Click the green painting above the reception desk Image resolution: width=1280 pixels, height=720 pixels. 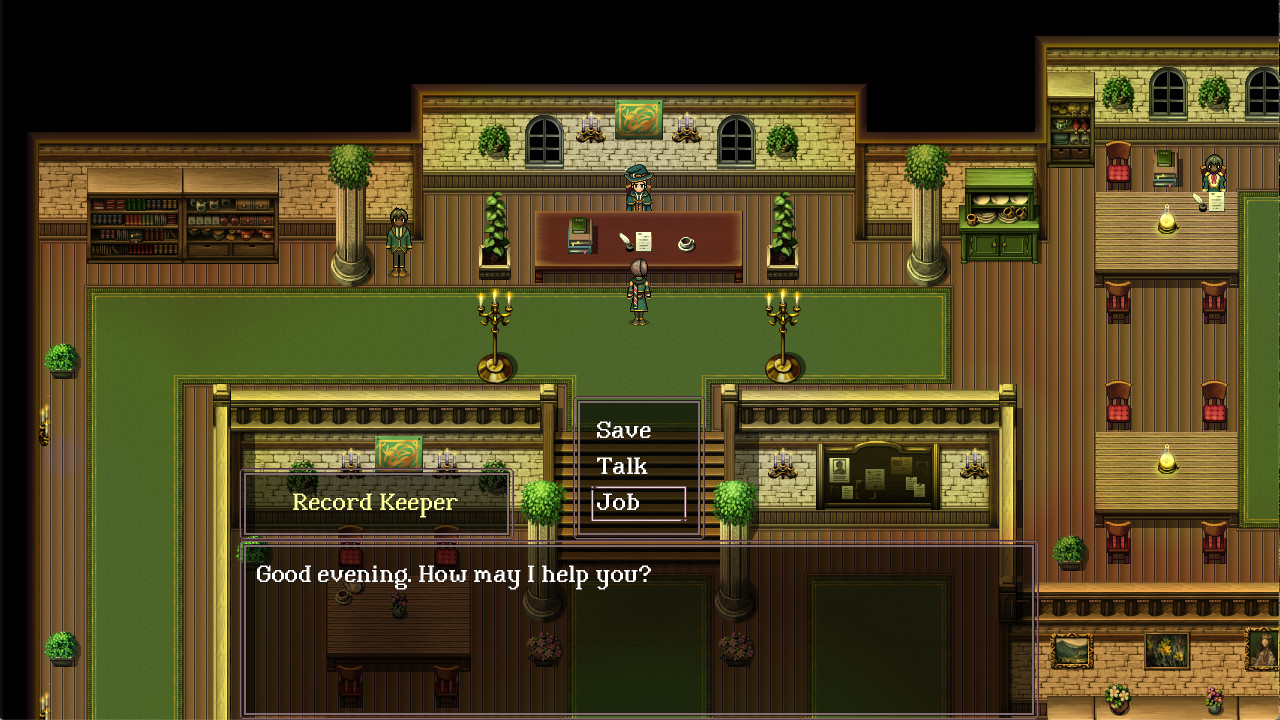637,121
